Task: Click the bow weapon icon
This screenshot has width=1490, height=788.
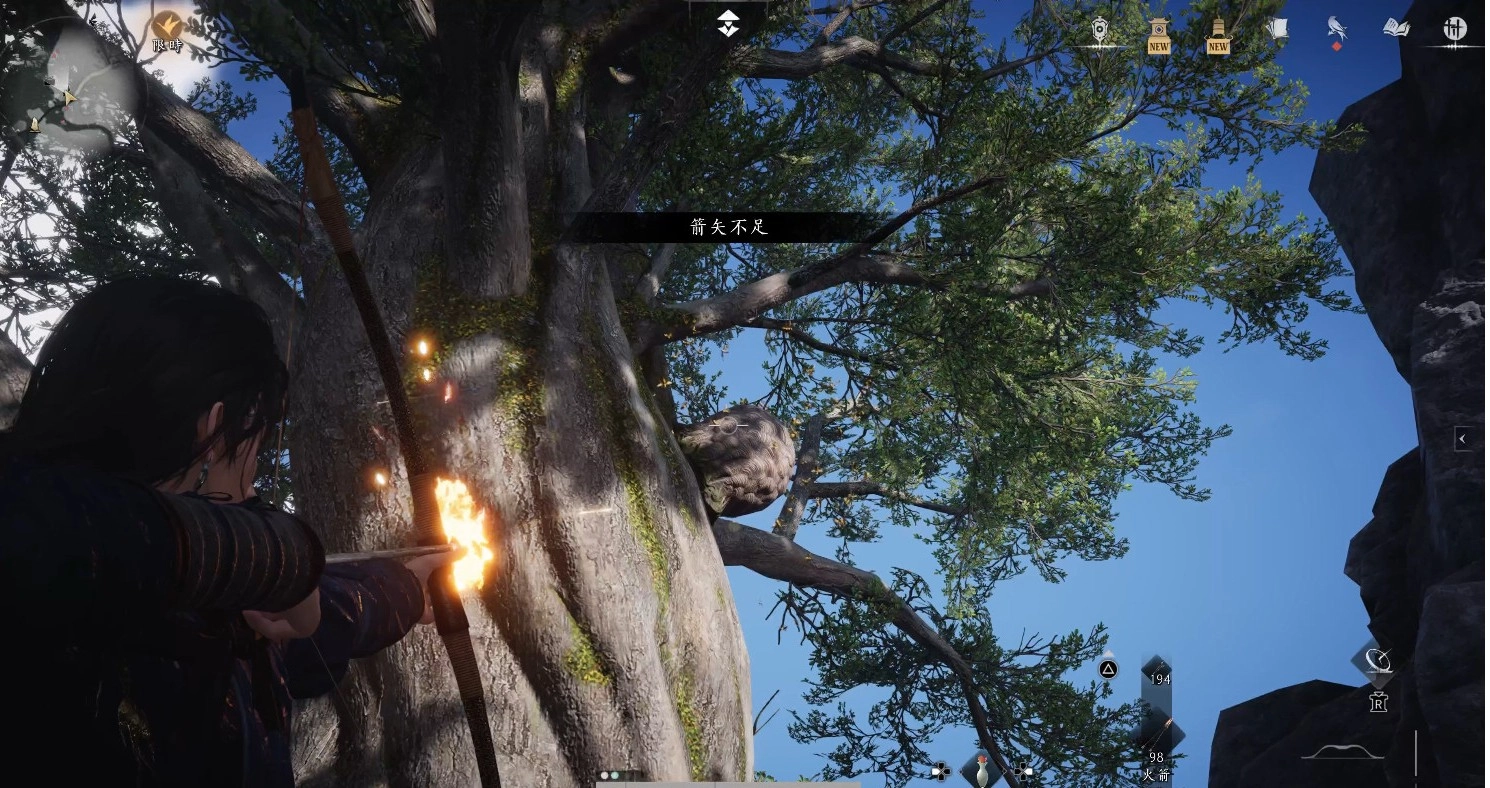Action: (1342, 752)
